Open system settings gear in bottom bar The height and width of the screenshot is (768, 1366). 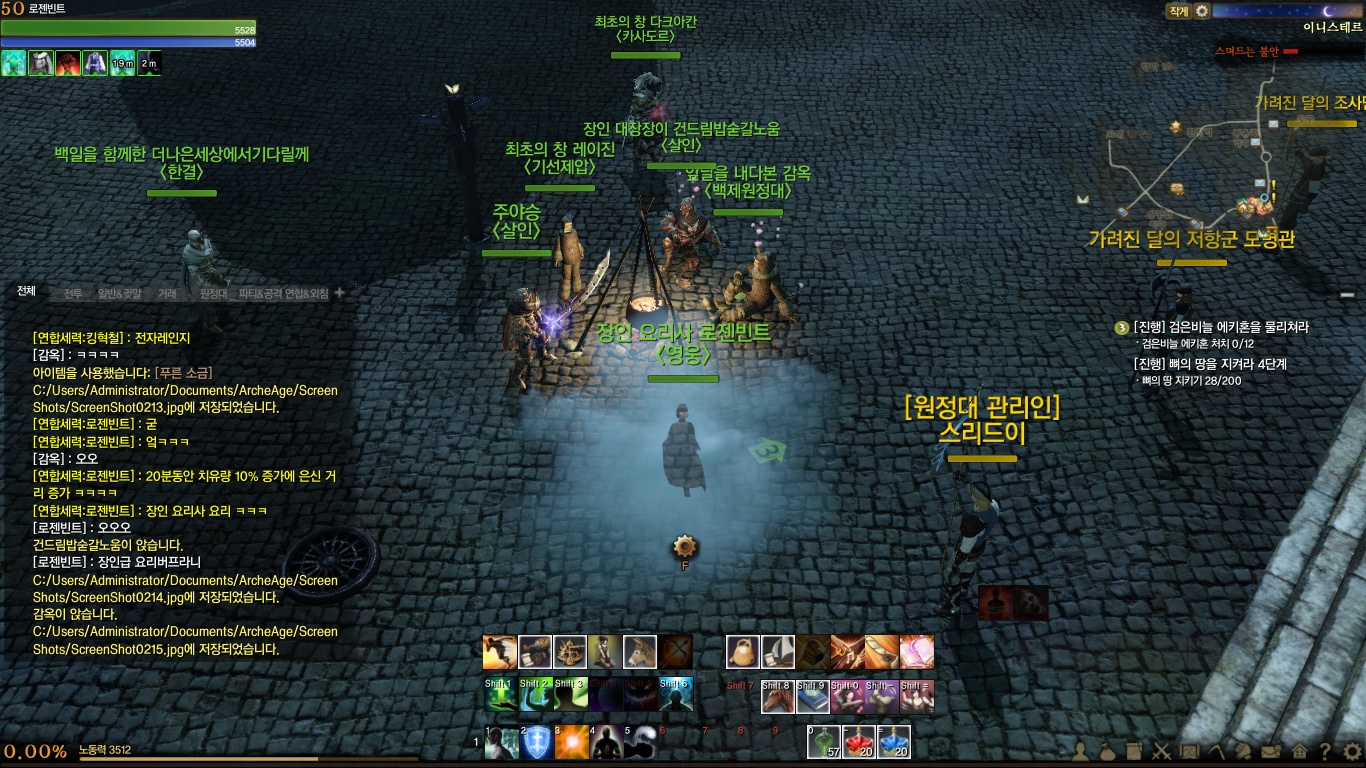pos(1352,750)
